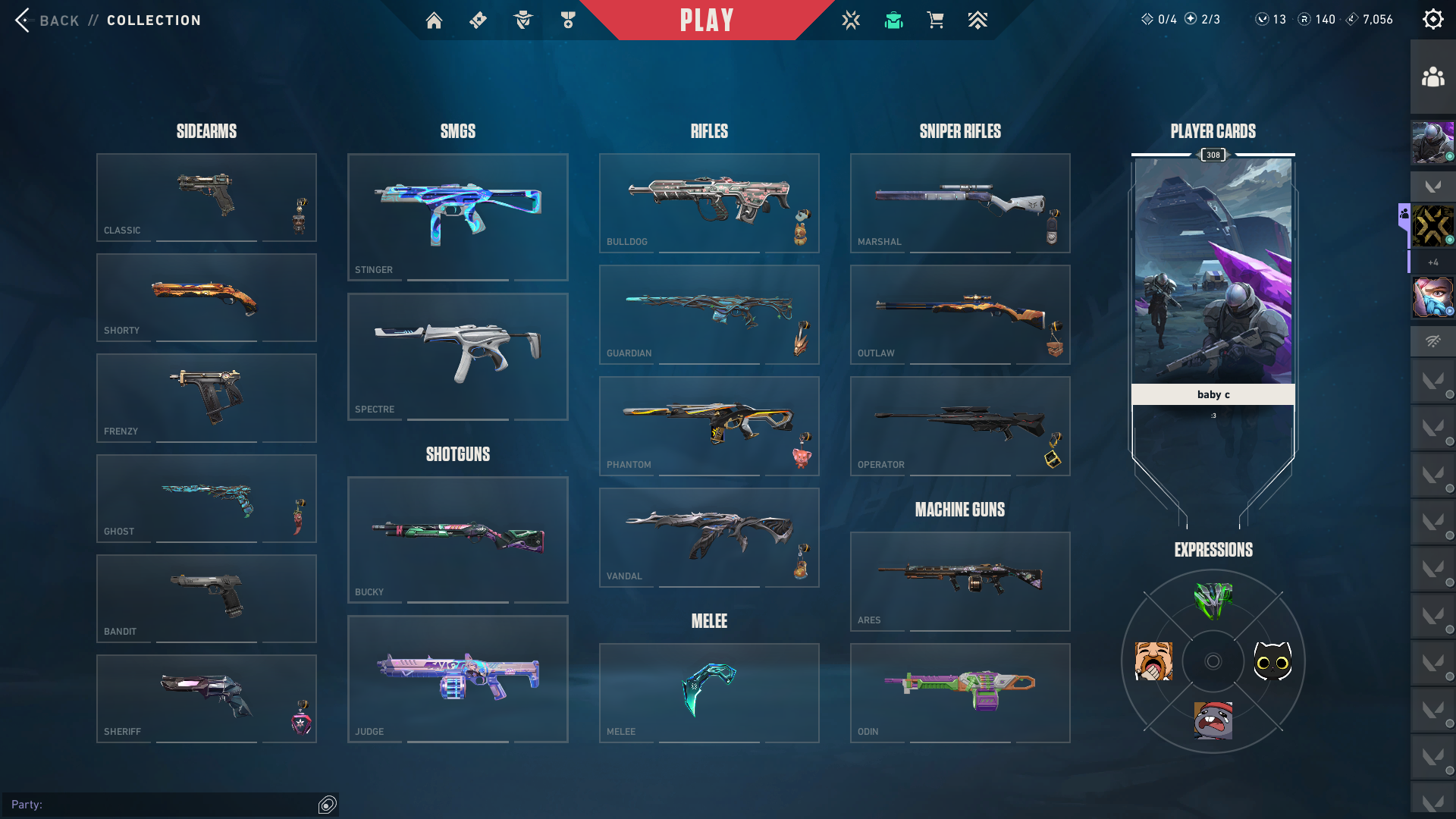Hit the red PLAY button
Screen dimensions: 1456x819
click(x=706, y=20)
